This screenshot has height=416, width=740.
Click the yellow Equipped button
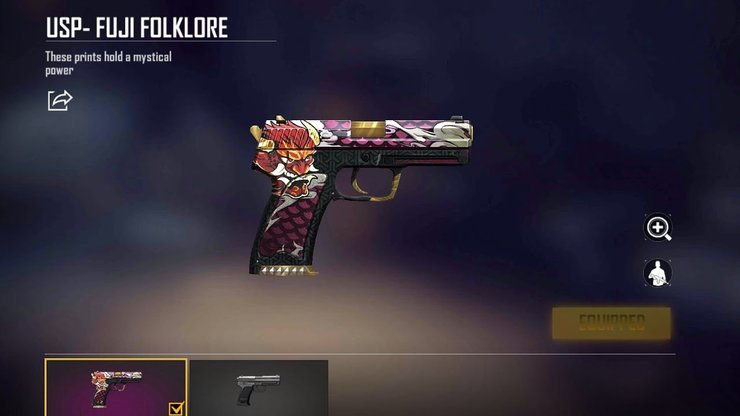pos(611,323)
